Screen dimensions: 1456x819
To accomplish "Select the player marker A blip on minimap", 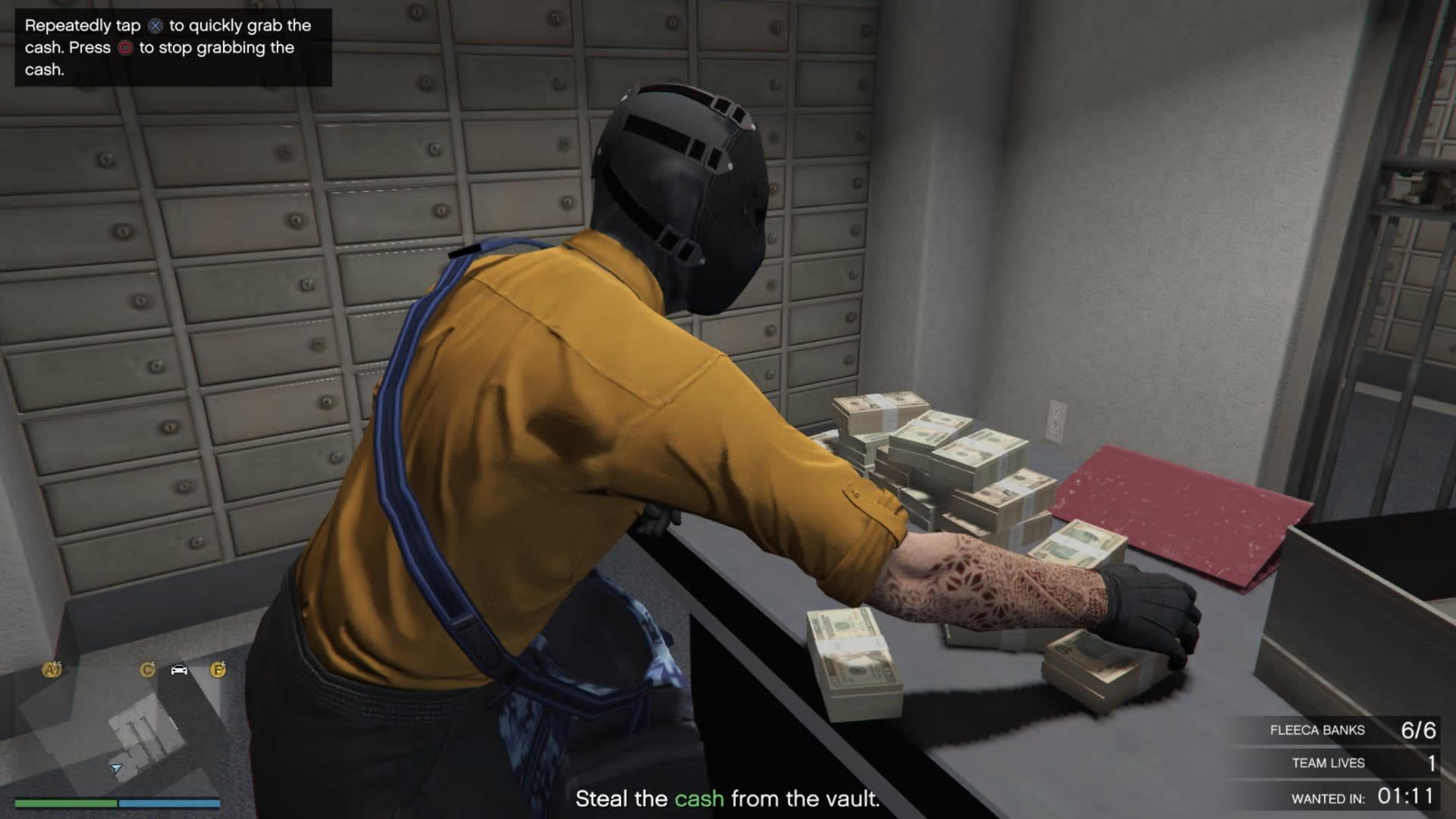I will click(52, 670).
